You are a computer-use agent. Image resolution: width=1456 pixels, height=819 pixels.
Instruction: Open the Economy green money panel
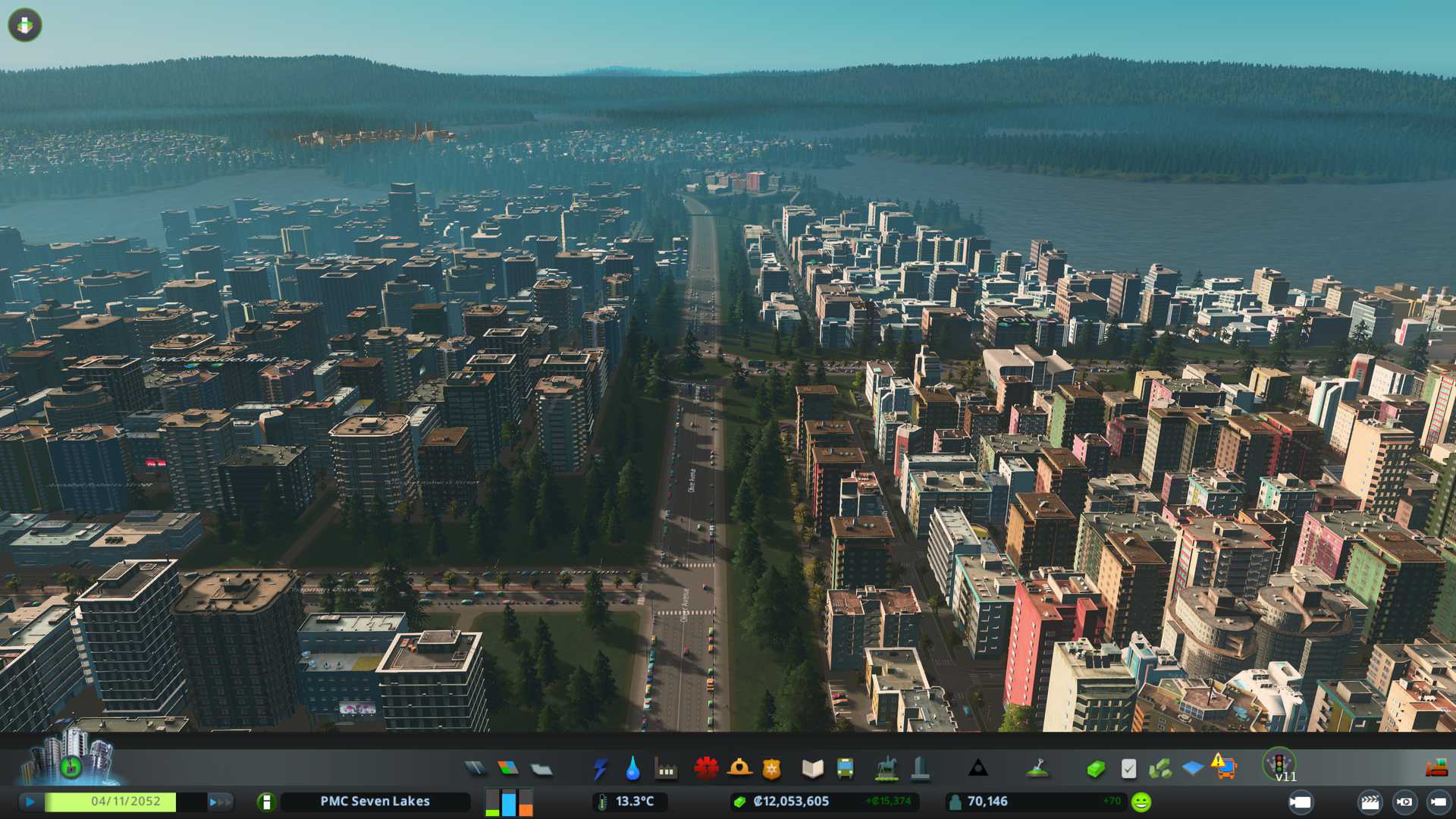tap(1095, 769)
